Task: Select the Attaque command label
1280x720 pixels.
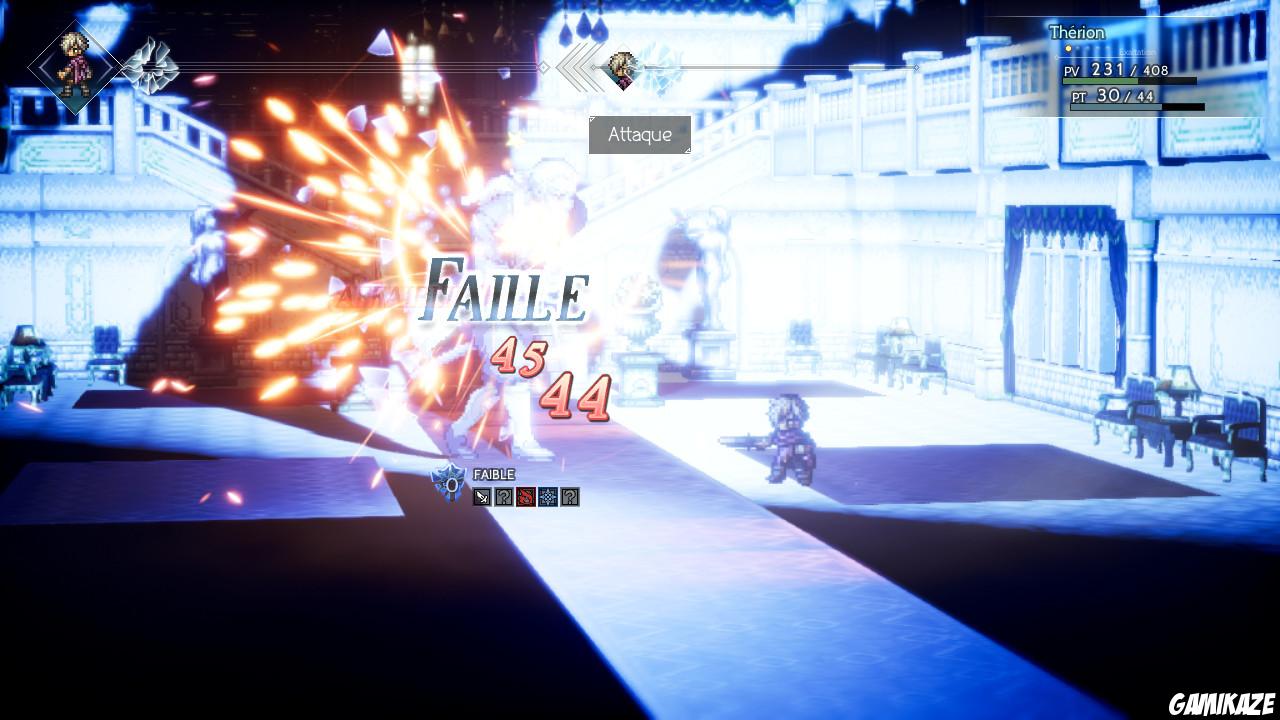Action: click(x=641, y=134)
